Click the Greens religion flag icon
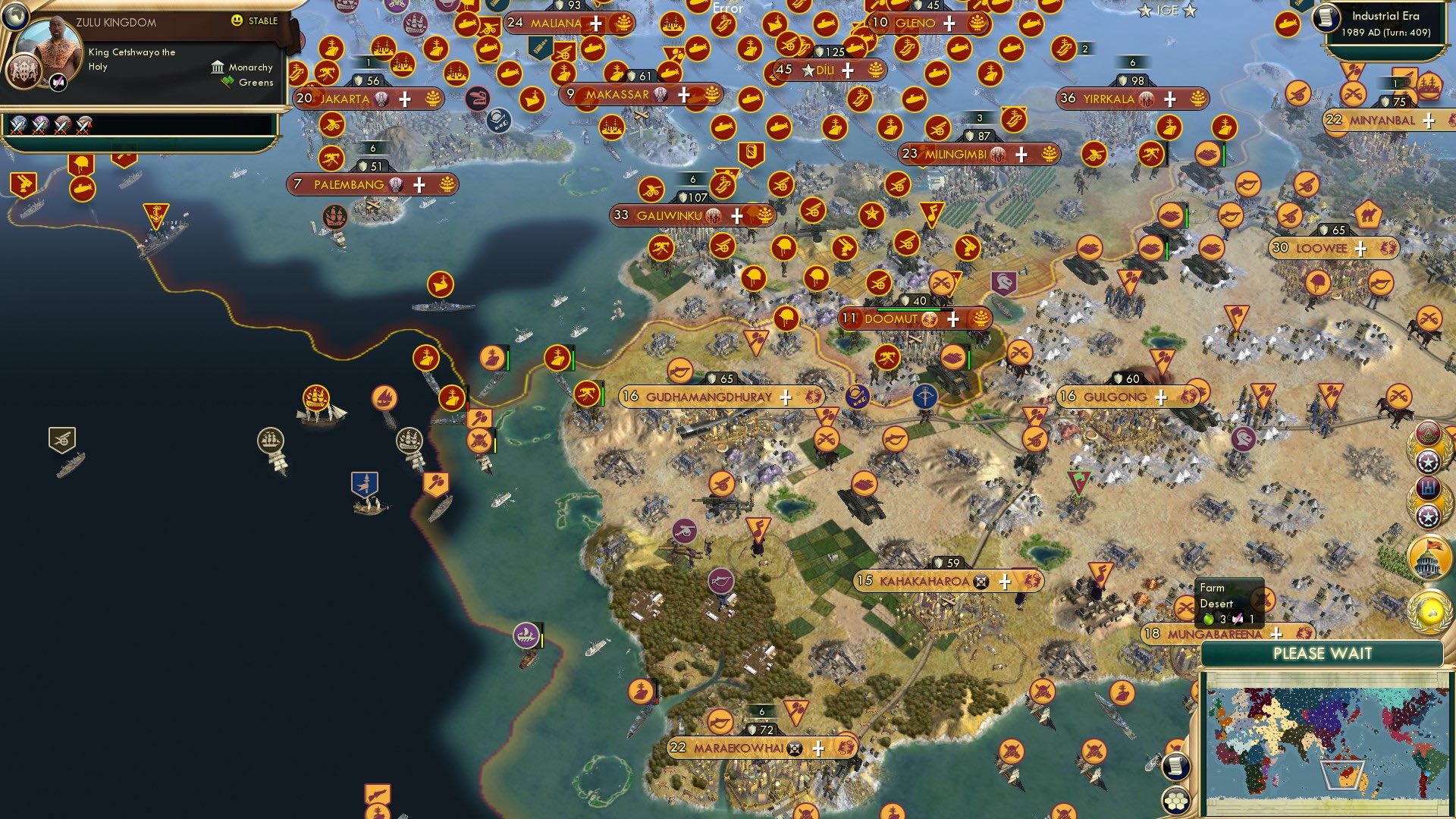Image resolution: width=1456 pixels, height=819 pixels. (227, 81)
